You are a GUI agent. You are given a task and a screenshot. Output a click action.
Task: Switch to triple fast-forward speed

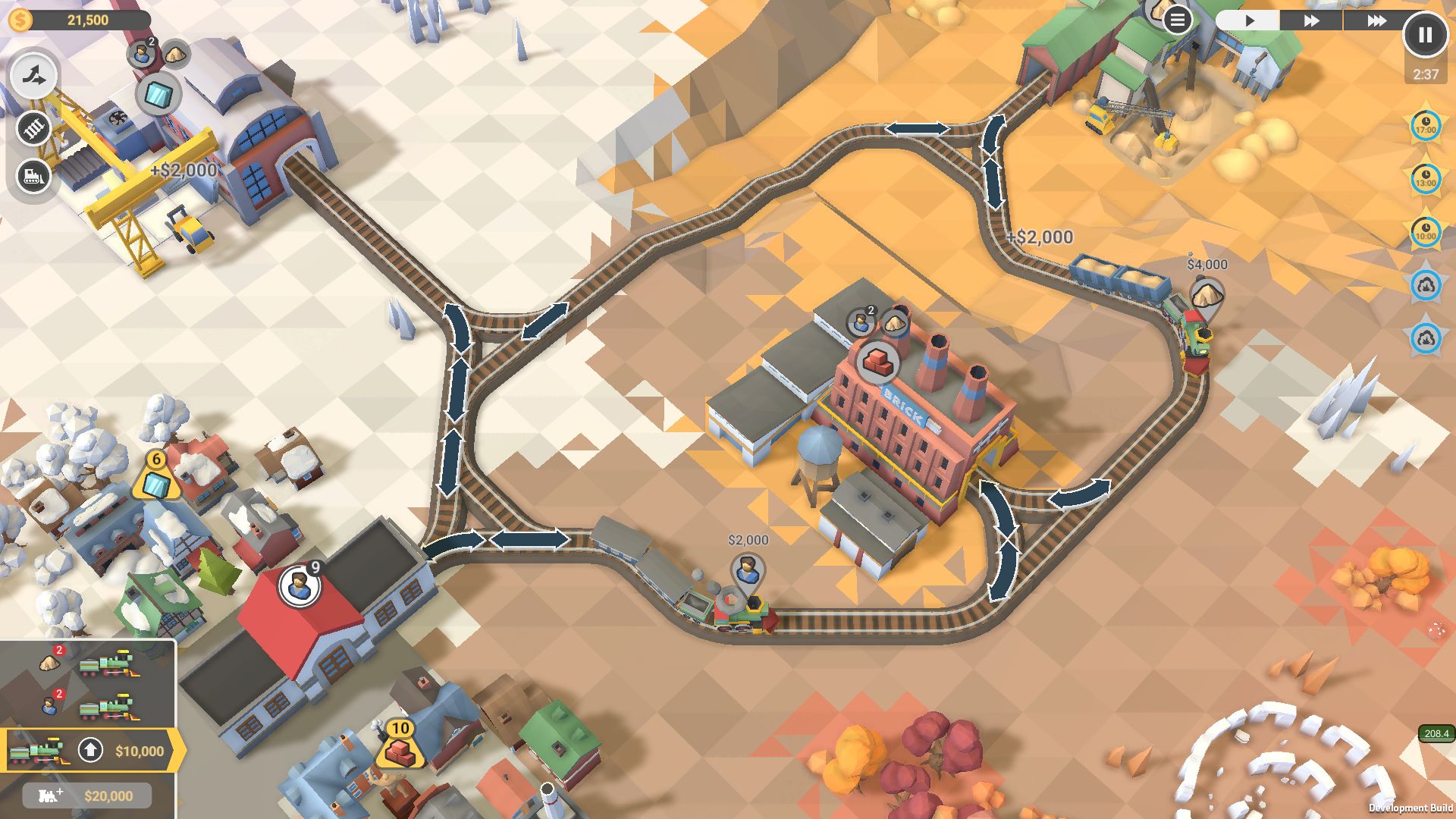pyautogui.click(x=1376, y=20)
